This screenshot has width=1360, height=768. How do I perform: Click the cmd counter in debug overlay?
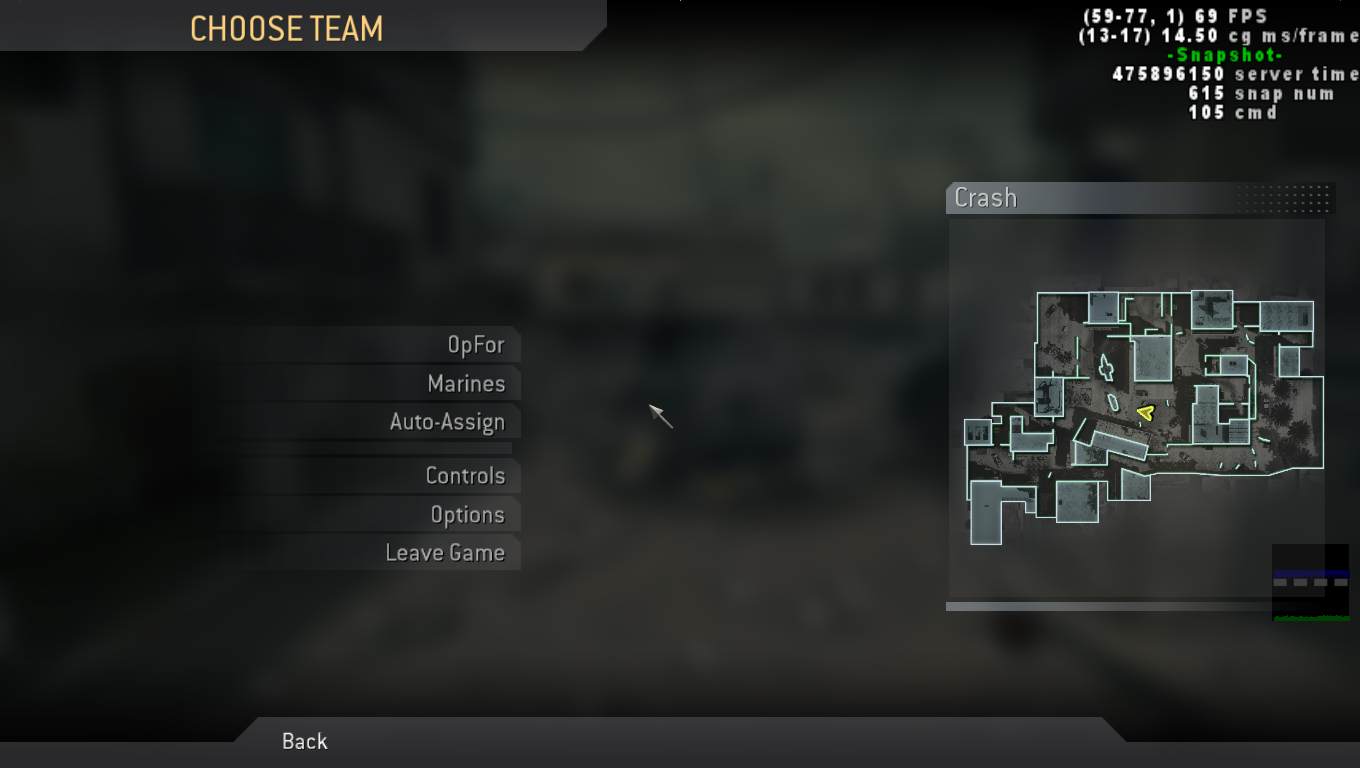click(1234, 111)
